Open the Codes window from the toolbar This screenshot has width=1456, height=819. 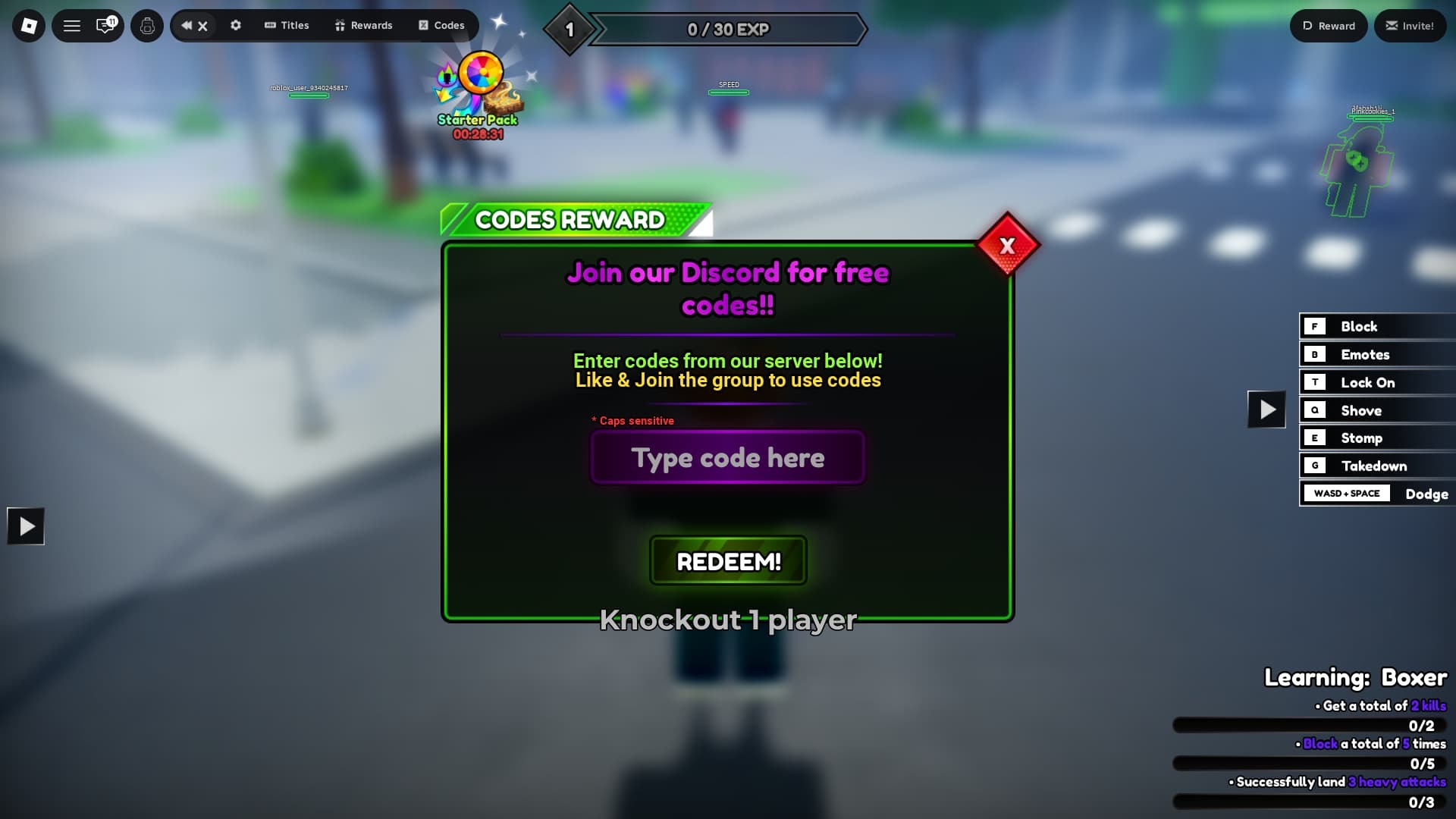442,25
